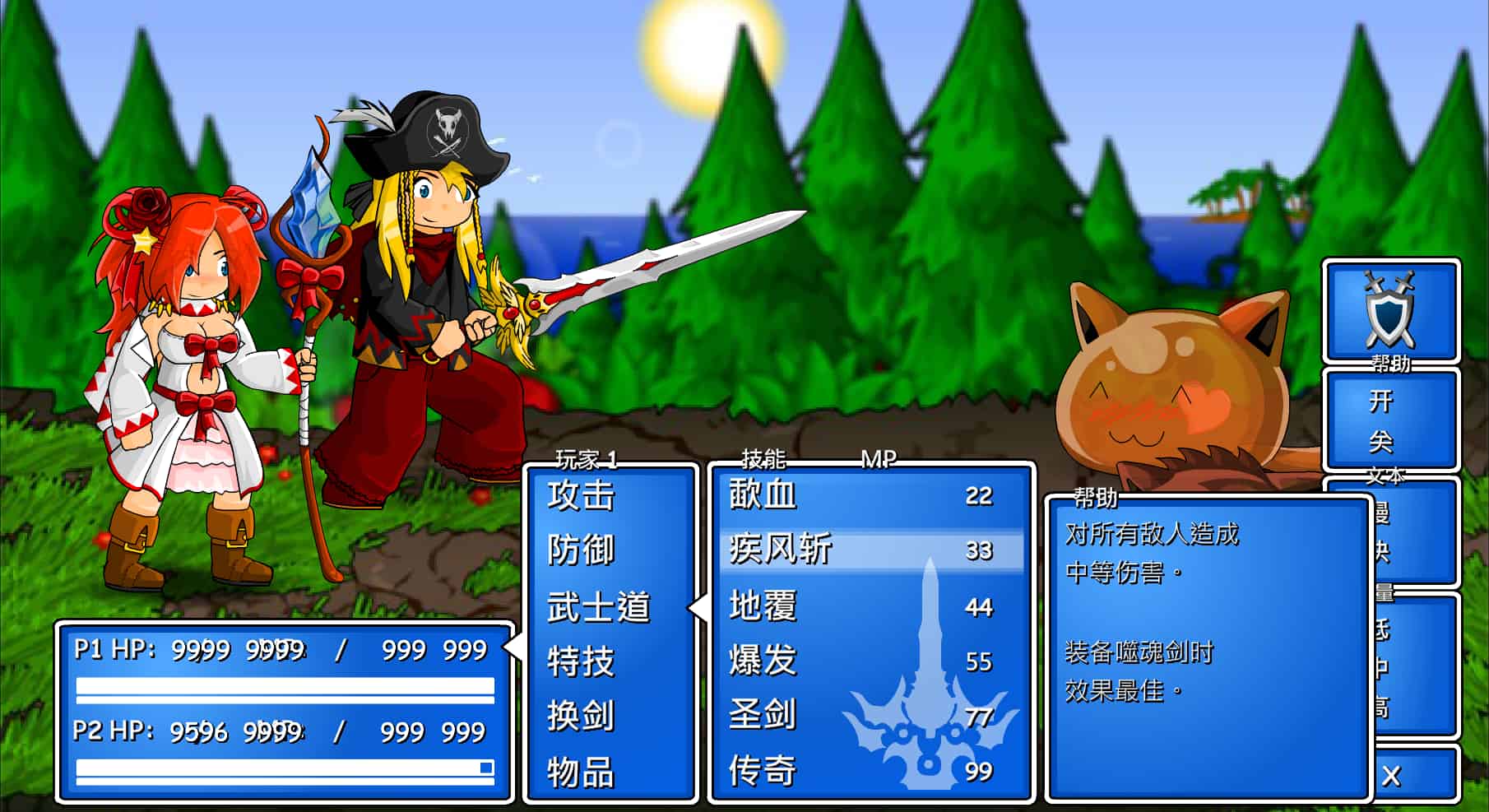
Task: Turn help off with 关
Action: tap(1380, 443)
